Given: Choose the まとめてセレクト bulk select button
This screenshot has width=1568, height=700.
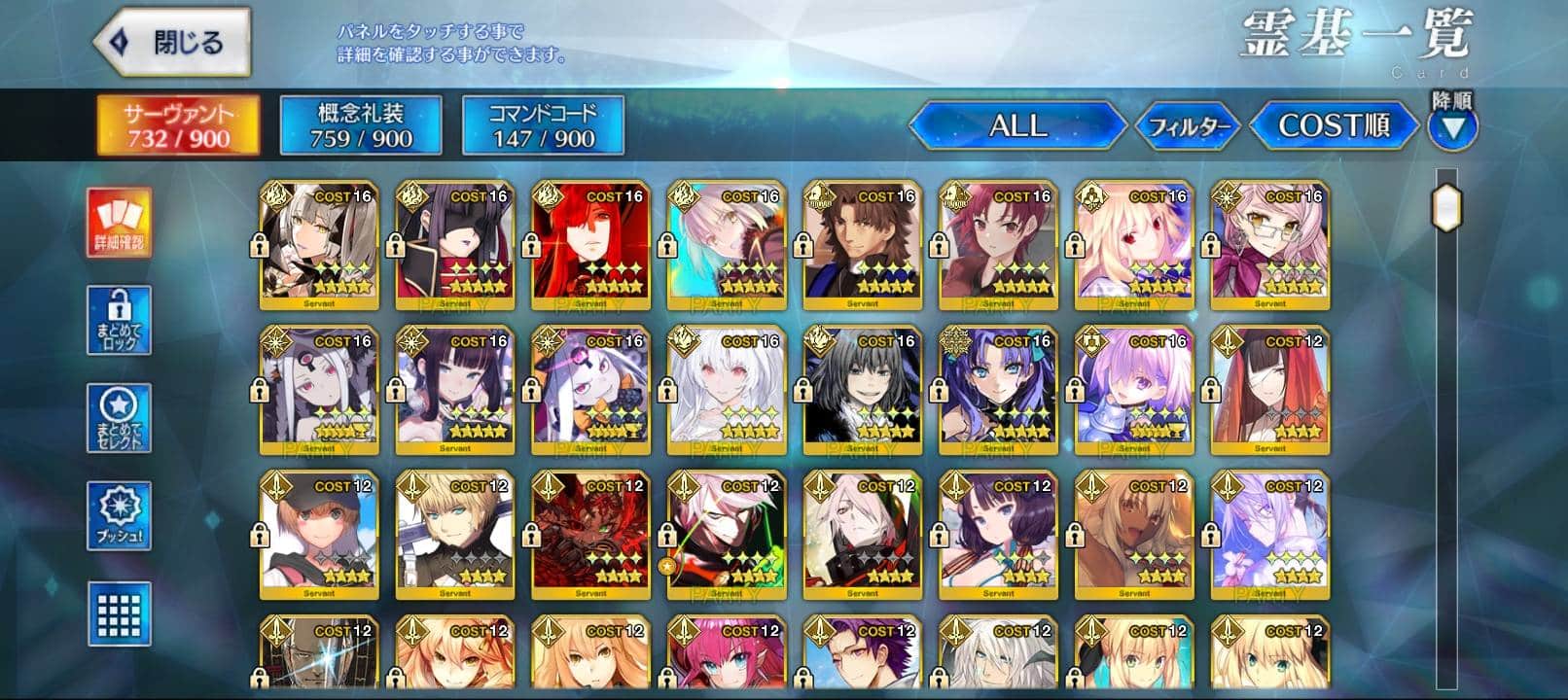Looking at the screenshot, I should tap(119, 418).
